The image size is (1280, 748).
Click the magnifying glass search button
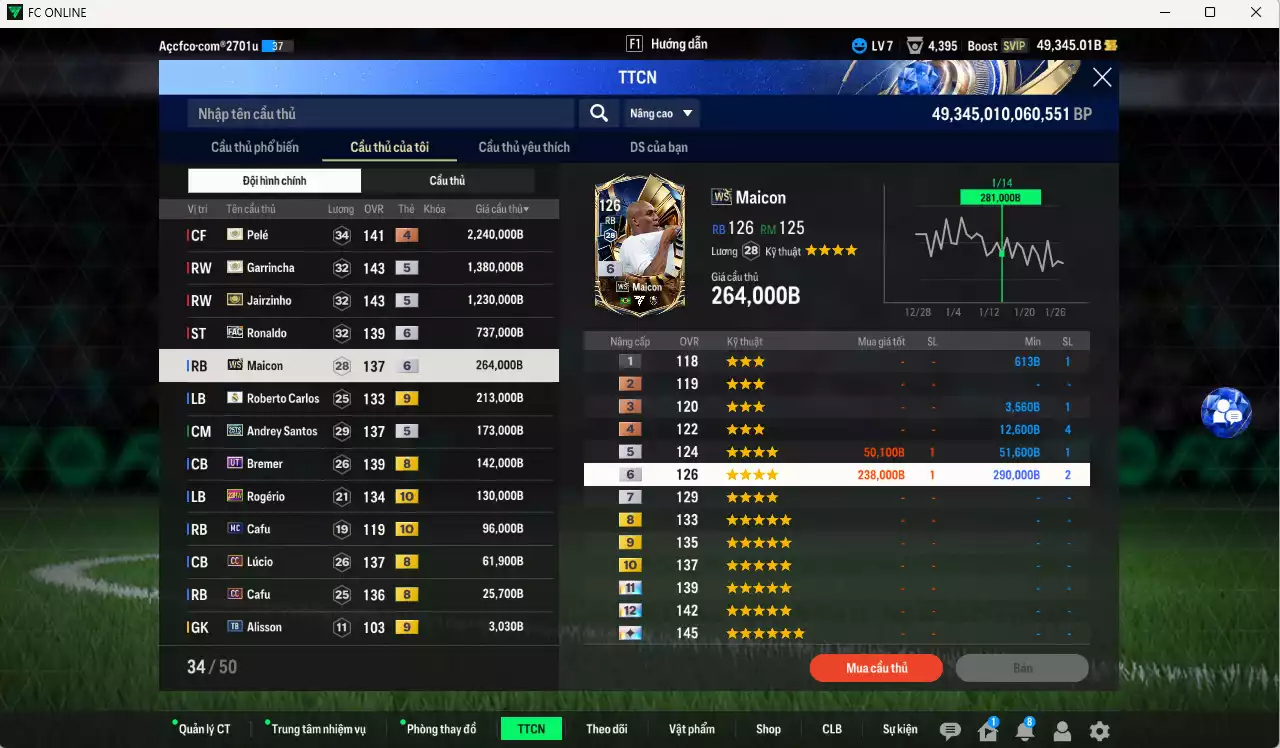point(599,114)
